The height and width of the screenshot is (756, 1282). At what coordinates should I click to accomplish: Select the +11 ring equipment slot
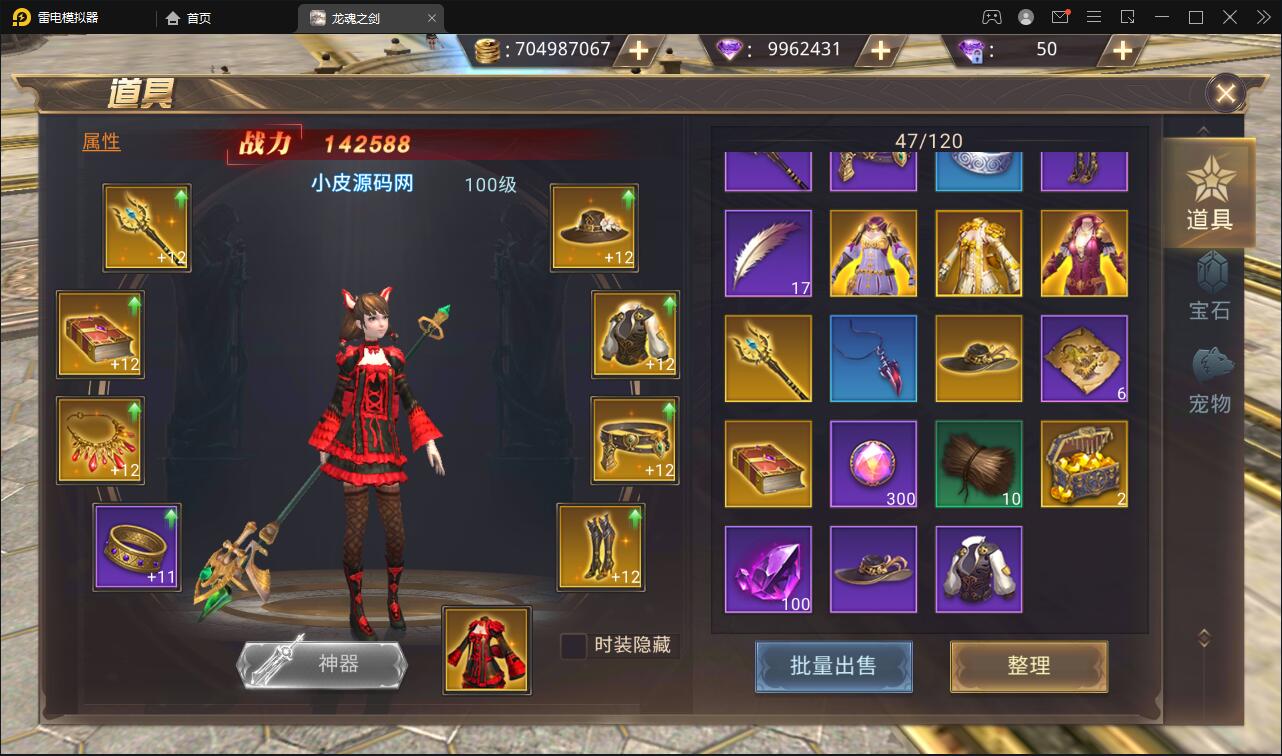click(138, 547)
